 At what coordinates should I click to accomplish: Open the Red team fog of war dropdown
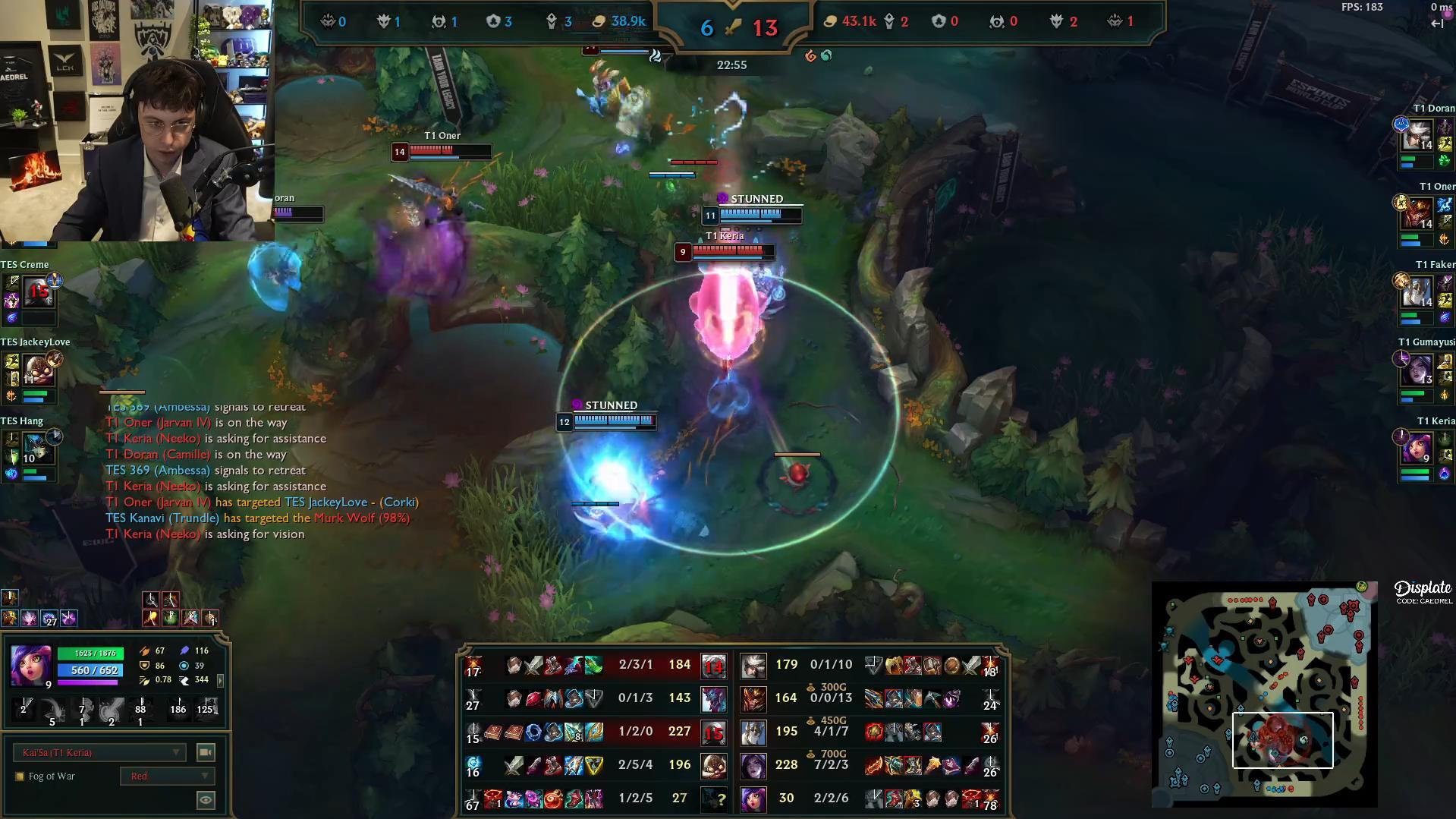(167, 776)
